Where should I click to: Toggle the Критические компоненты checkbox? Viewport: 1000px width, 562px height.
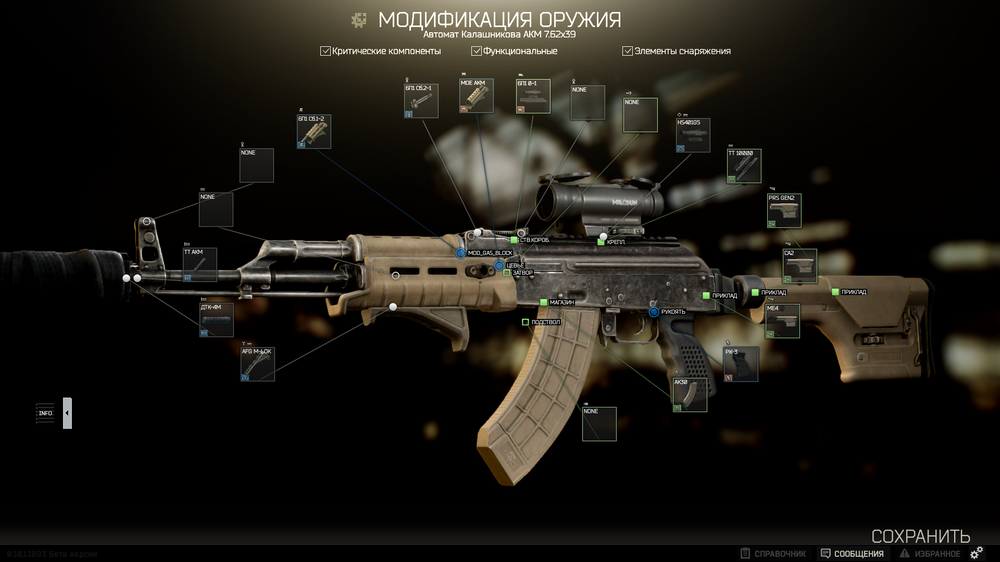tap(325, 50)
